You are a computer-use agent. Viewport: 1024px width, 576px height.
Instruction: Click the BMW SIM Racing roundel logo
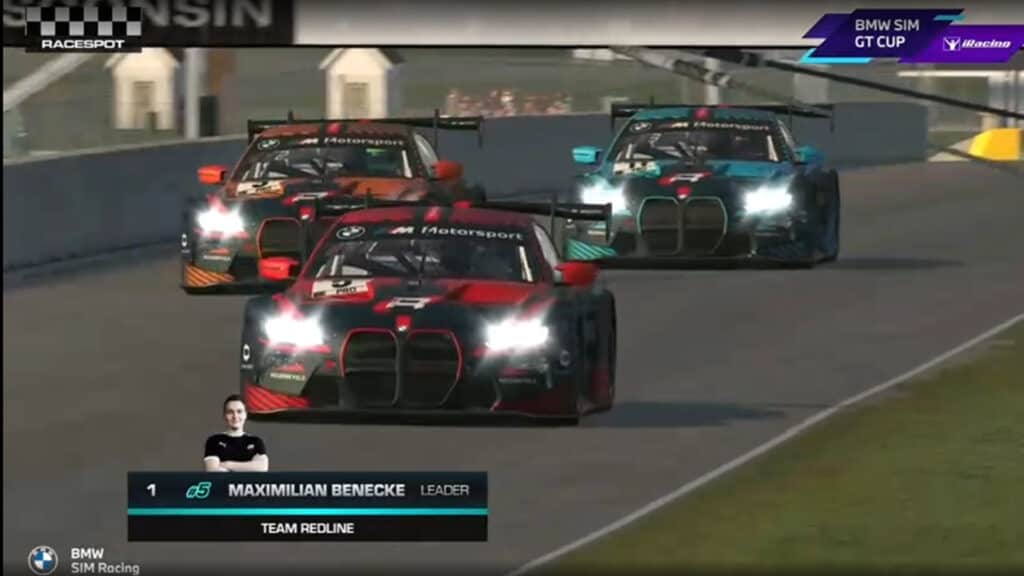pyautogui.click(x=42, y=559)
